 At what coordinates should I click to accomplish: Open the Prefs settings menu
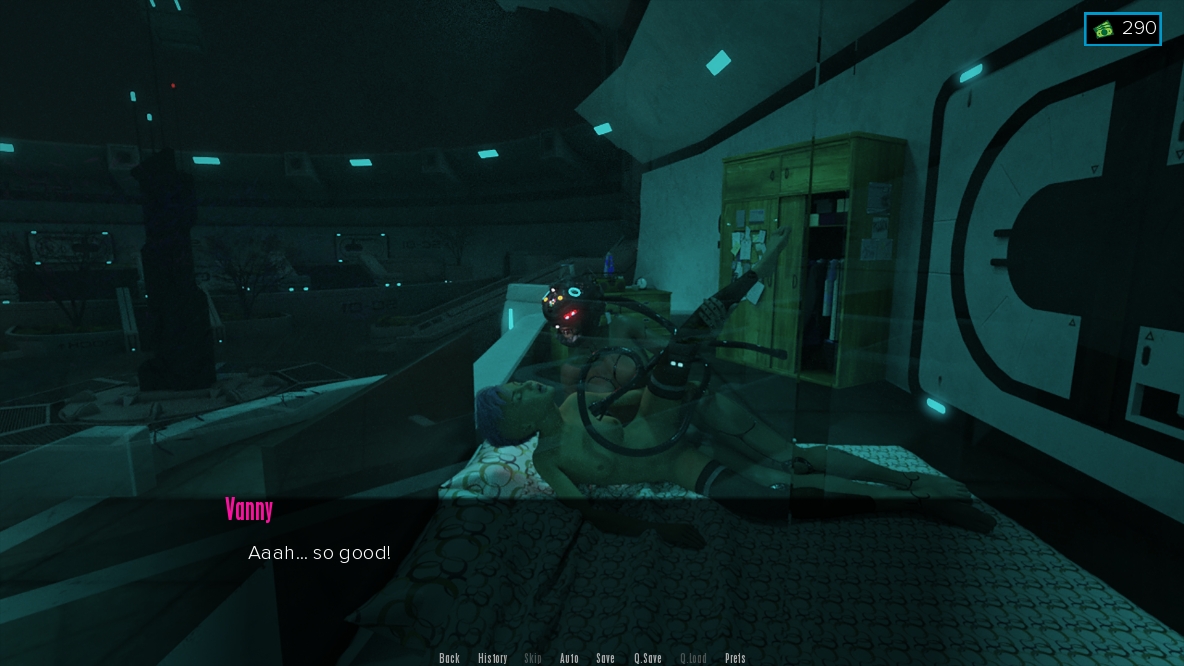click(x=735, y=658)
